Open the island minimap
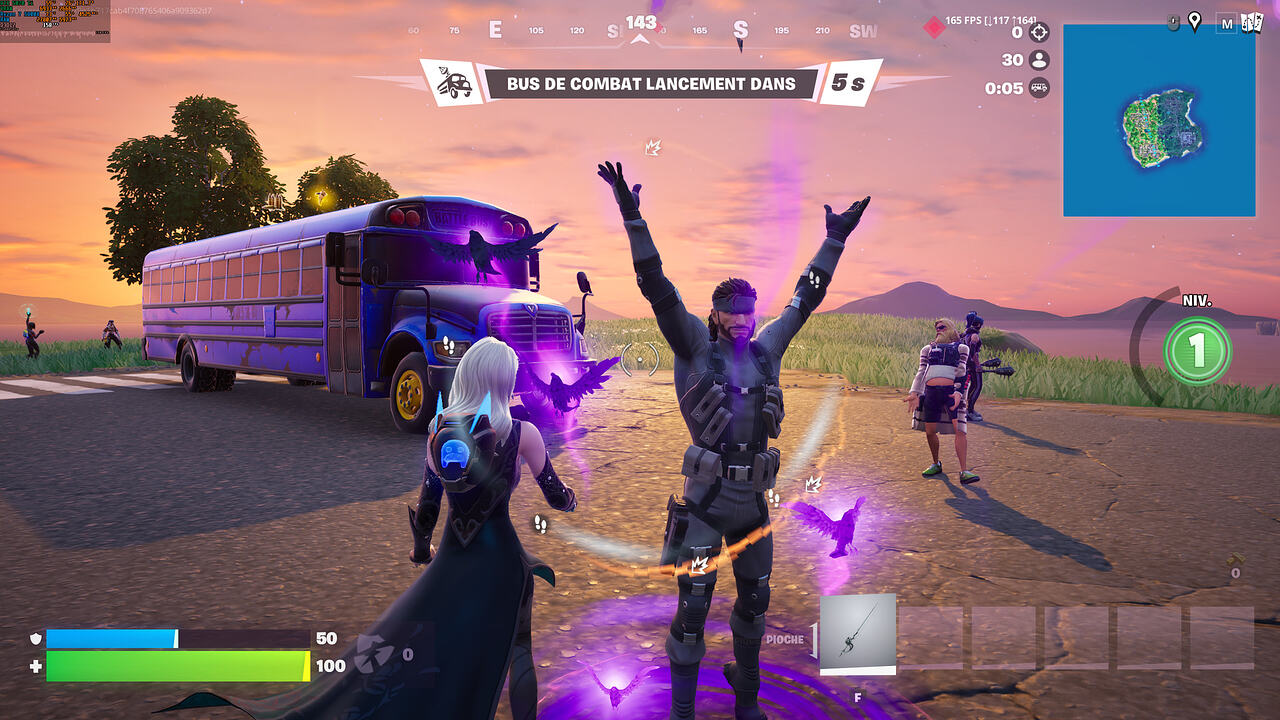The image size is (1280, 720). coord(1159,120)
